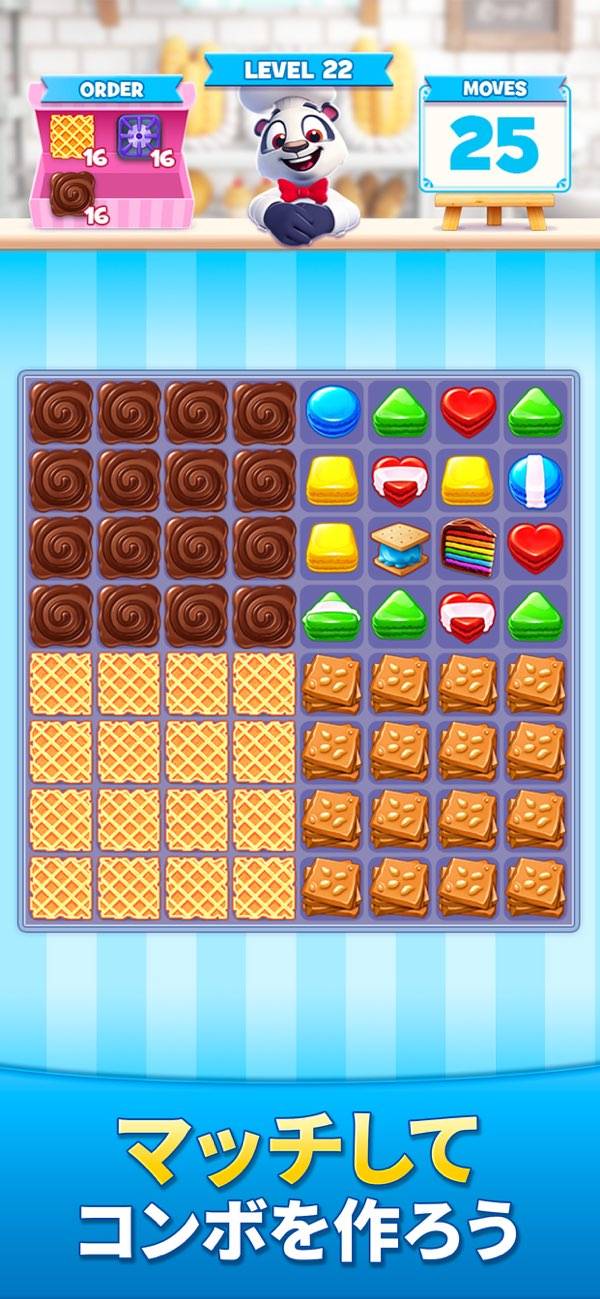Select the rainbow layer cake tile
600x1299 pixels.
[x=468, y=546]
